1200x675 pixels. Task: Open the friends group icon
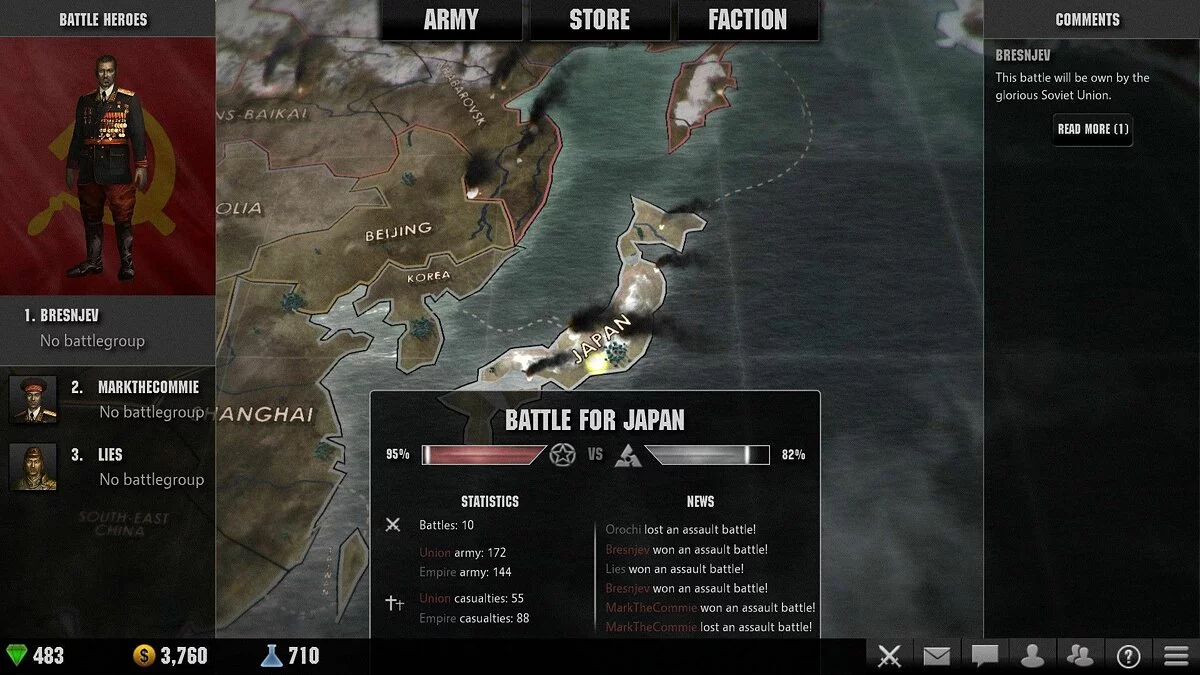(x=1080, y=656)
